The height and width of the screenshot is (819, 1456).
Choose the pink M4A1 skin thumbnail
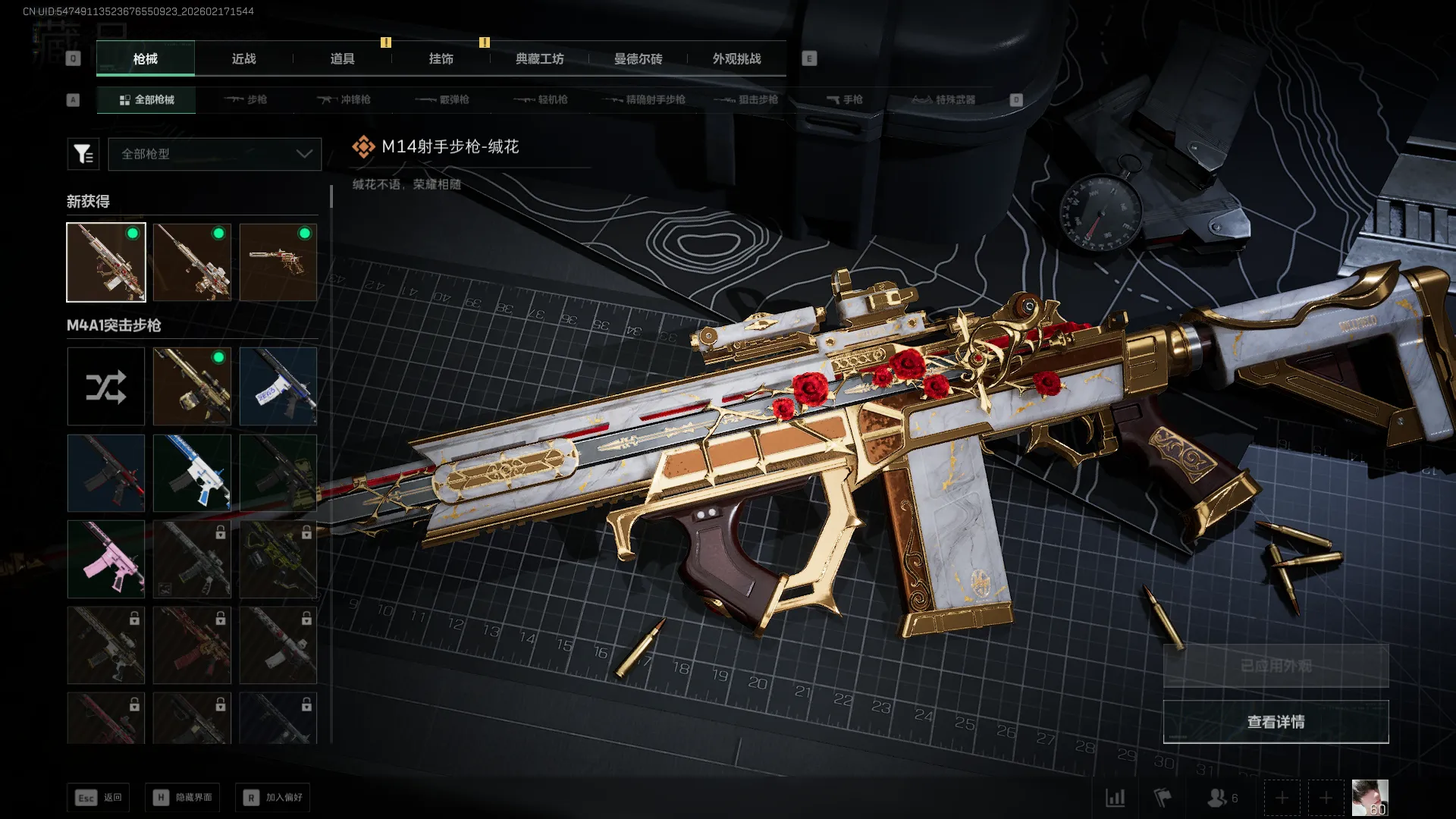pos(106,559)
